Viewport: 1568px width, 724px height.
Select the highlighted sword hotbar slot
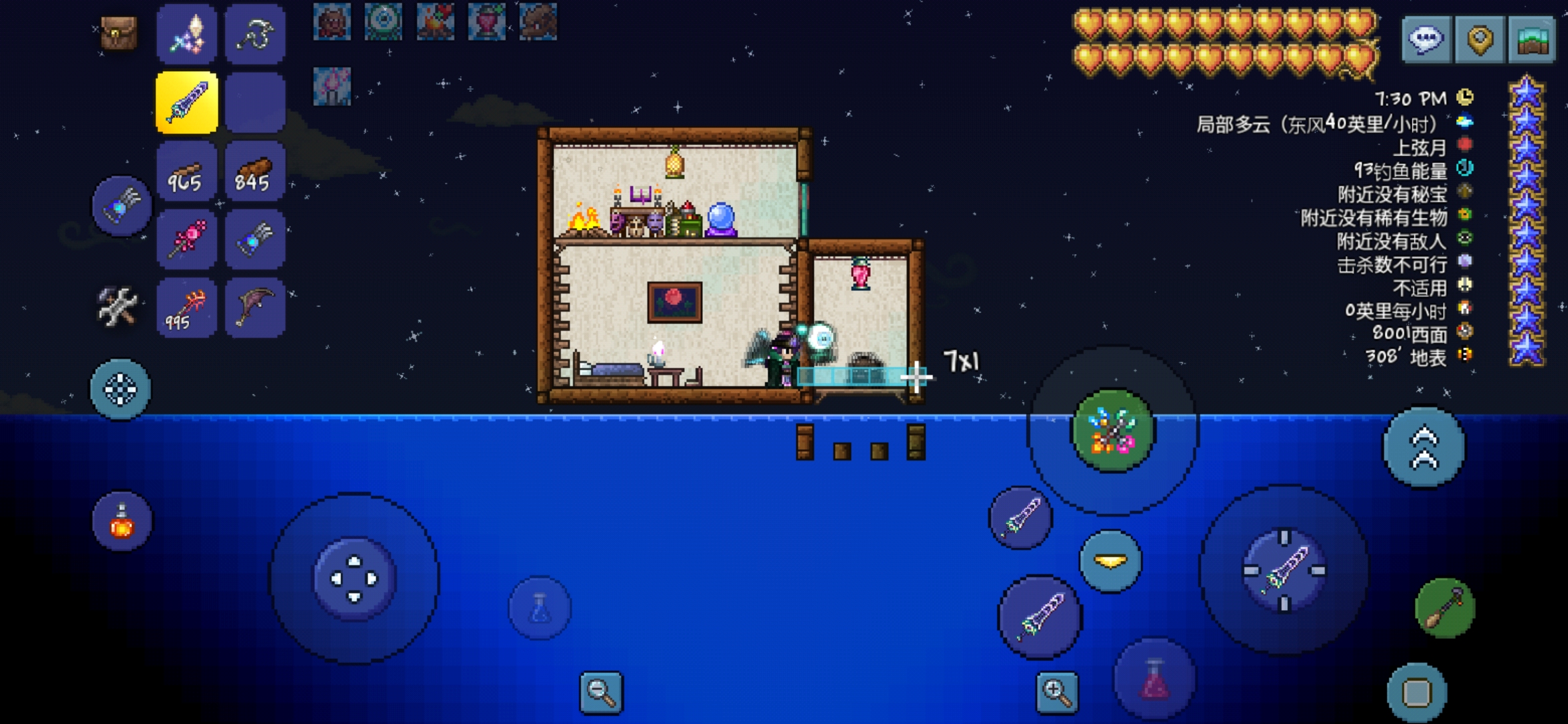pyautogui.click(x=187, y=103)
